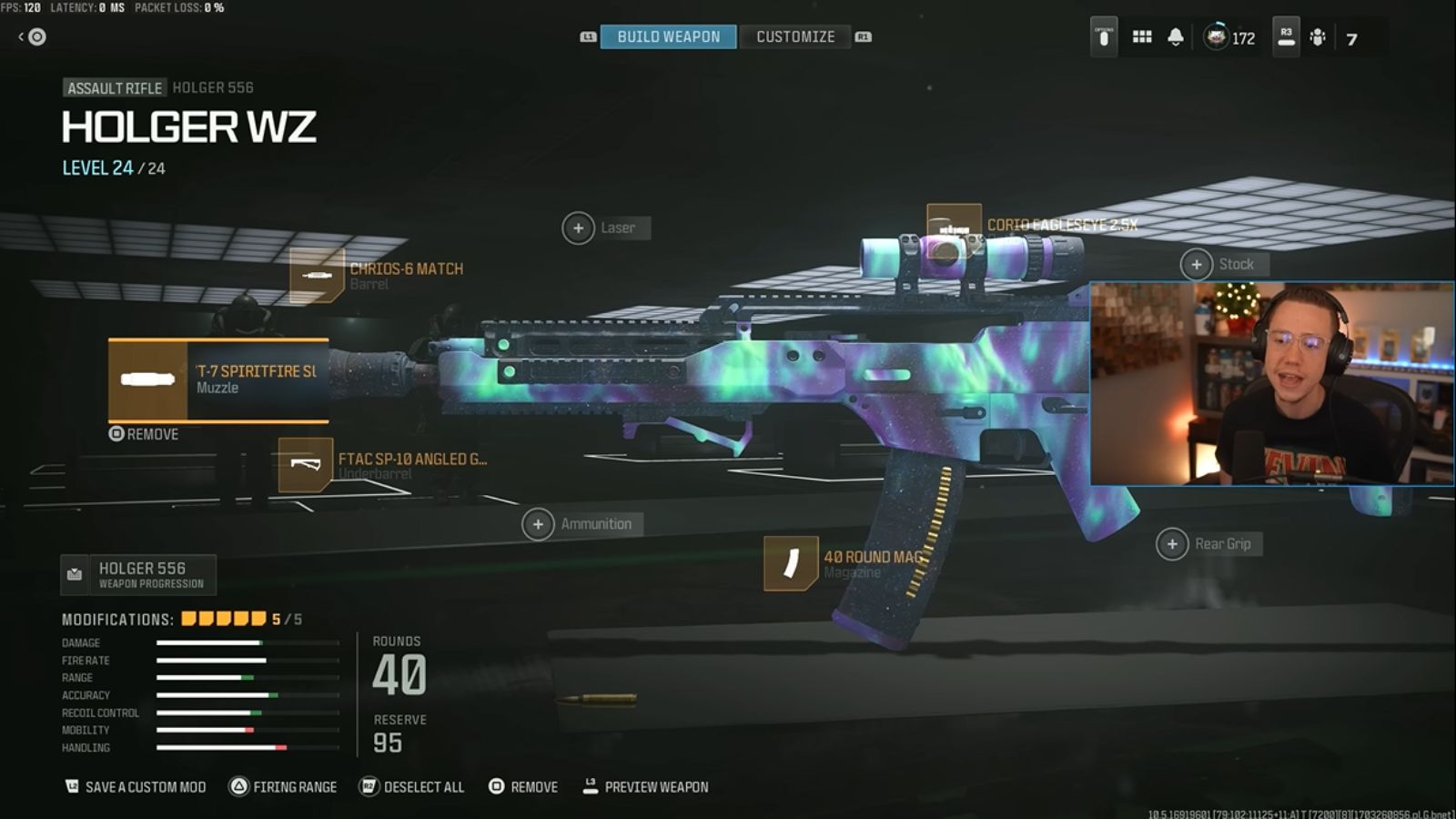Click the channels grid icon near Options
Viewport: 1456px width, 819px height.
pyautogui.click(x=1140, y=37)
